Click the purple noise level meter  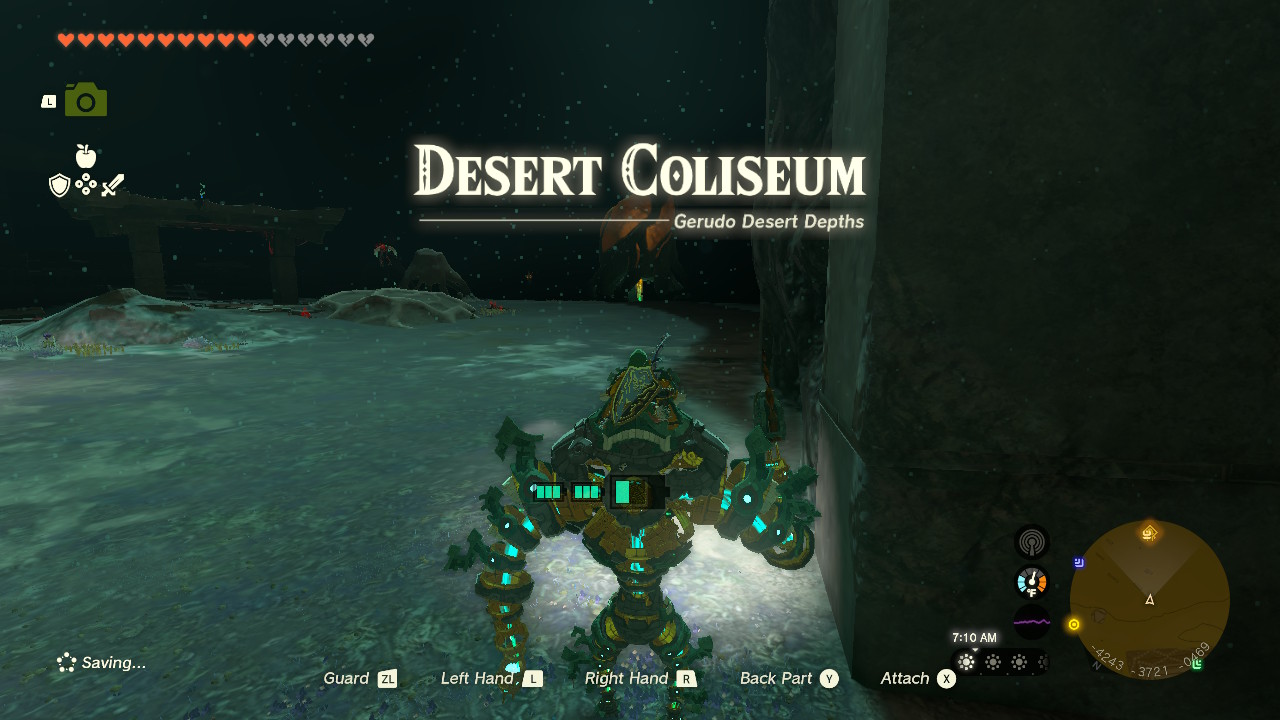coord(1031,622)
